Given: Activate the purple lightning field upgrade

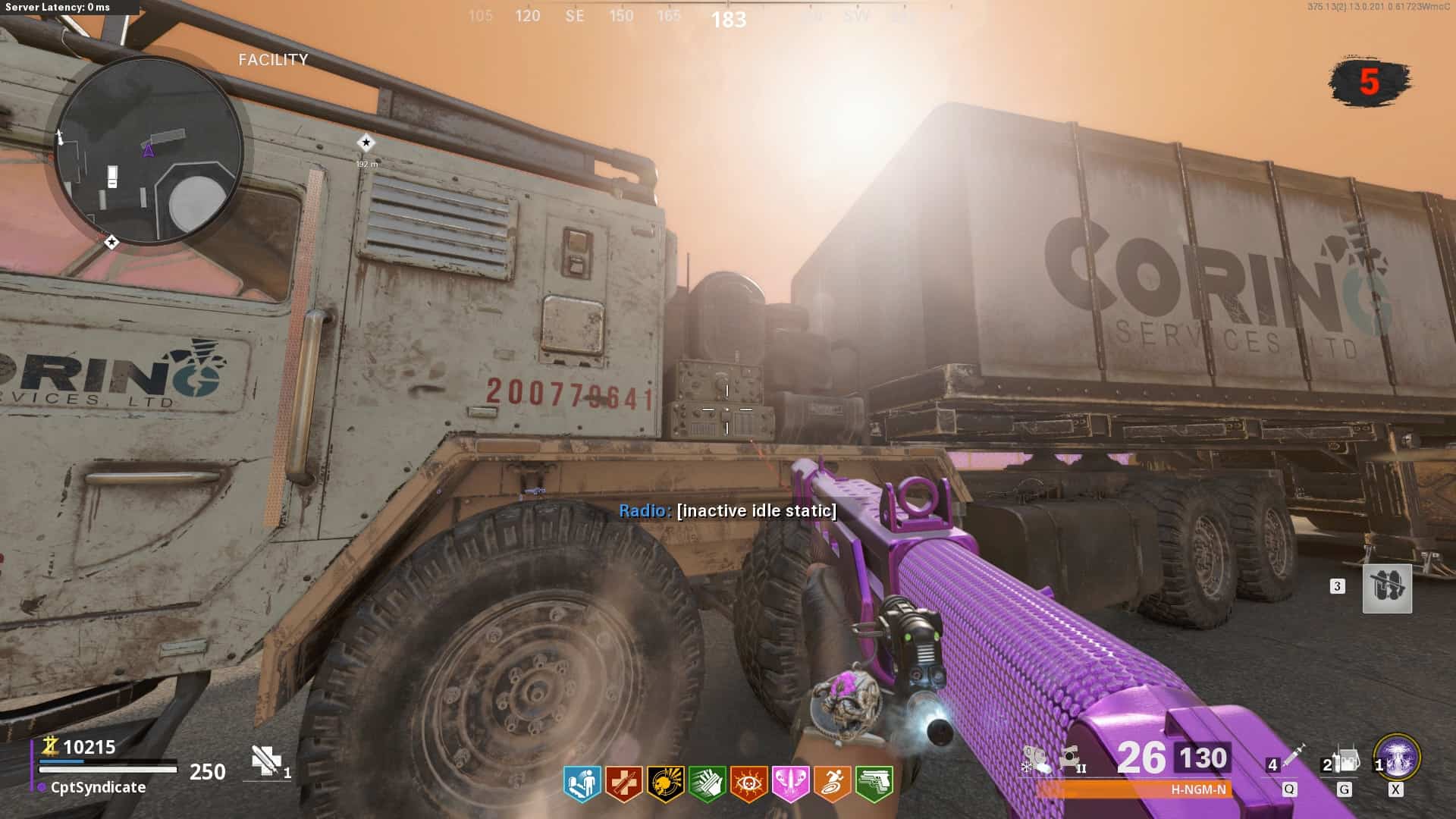Looking at the screenshot, I should [x=1398, y=756].
